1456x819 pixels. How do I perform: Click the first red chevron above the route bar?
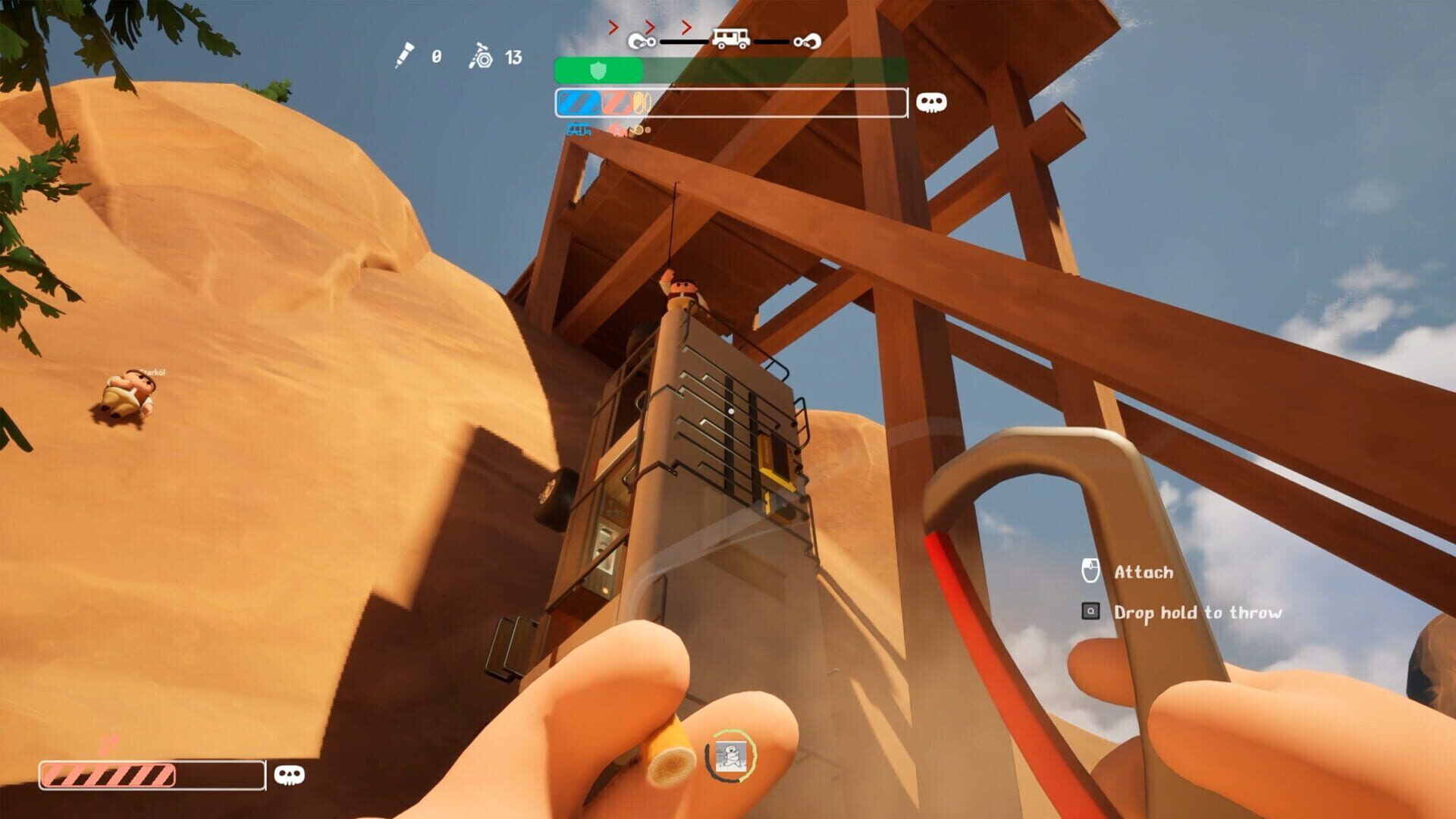pyautogui.click(x=613, y=28)
